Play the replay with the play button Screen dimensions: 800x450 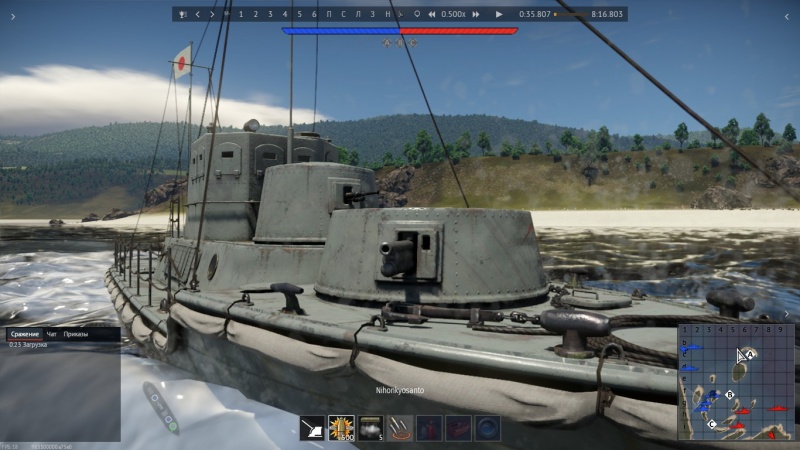499,15
